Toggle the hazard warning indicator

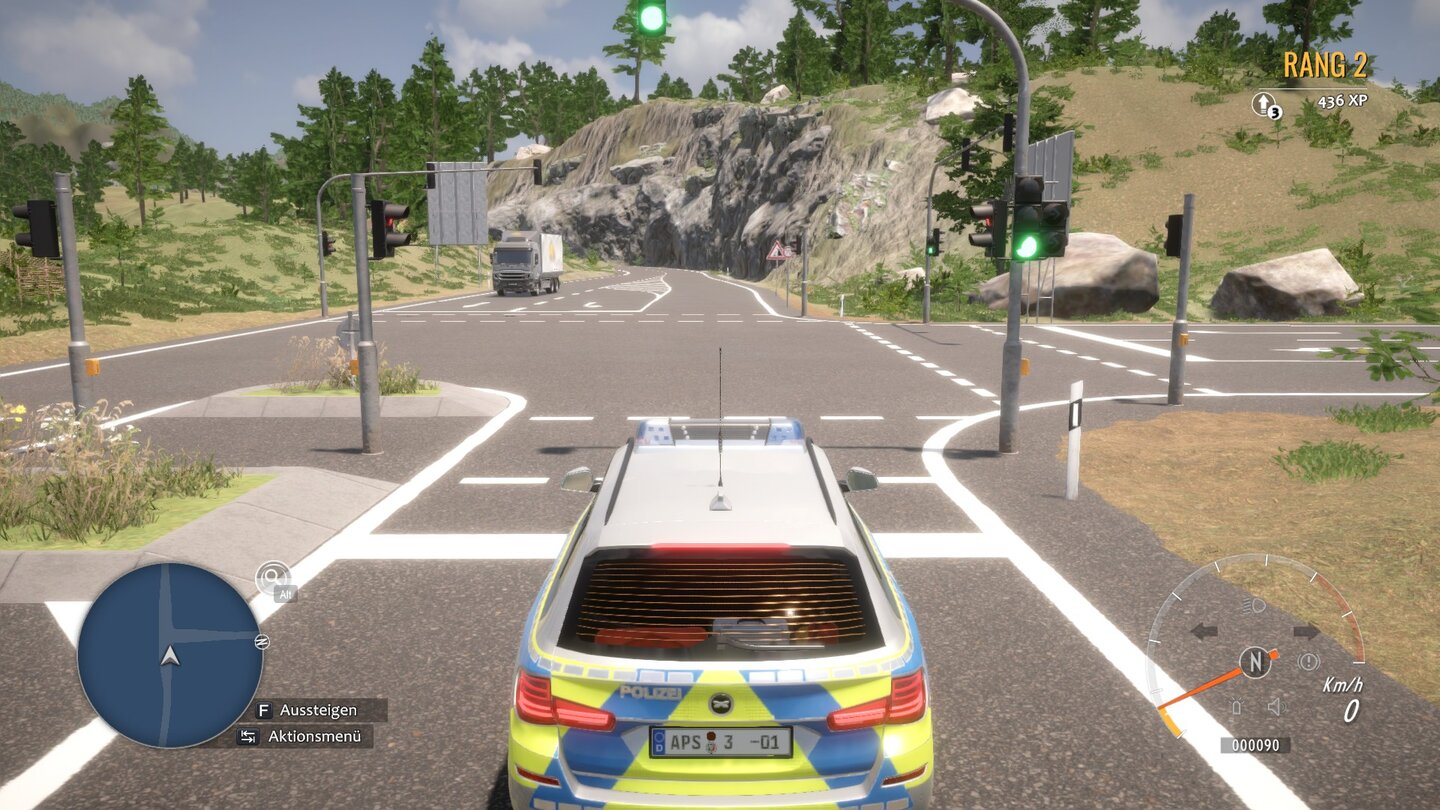(x=1309, y=660)
